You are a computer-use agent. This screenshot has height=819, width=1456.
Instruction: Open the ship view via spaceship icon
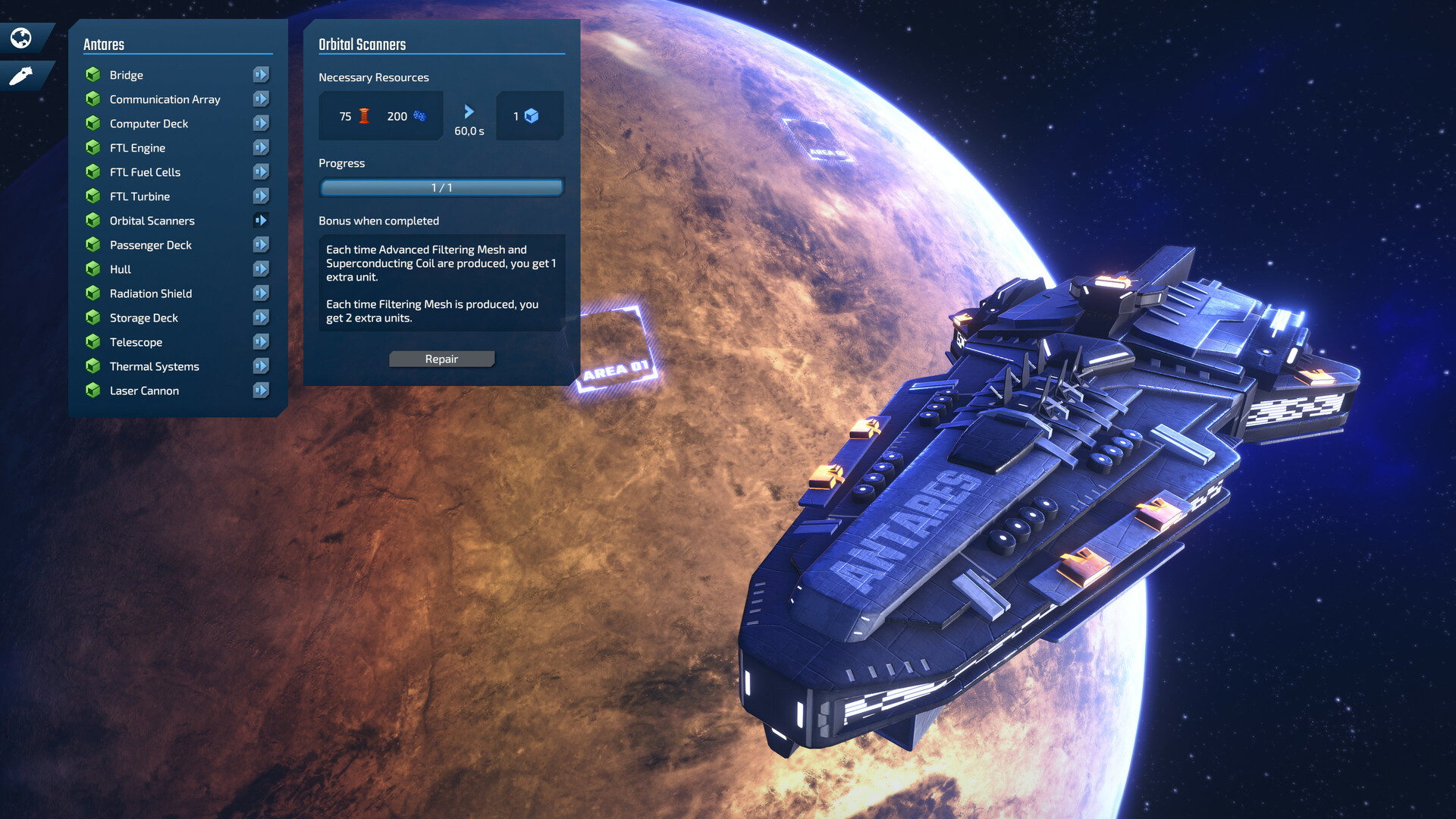pos(20,76)
